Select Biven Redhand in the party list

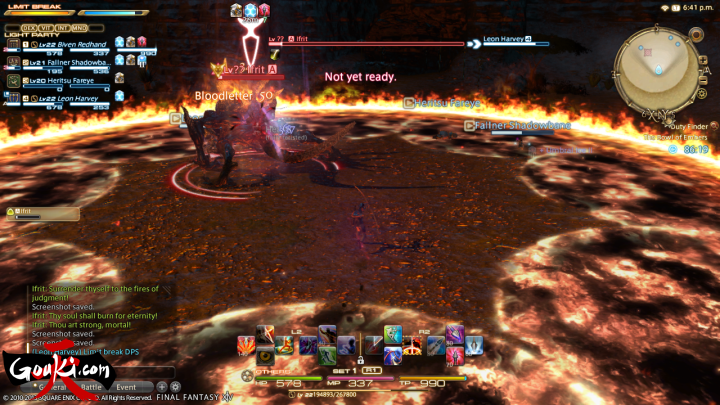[70, 42]
